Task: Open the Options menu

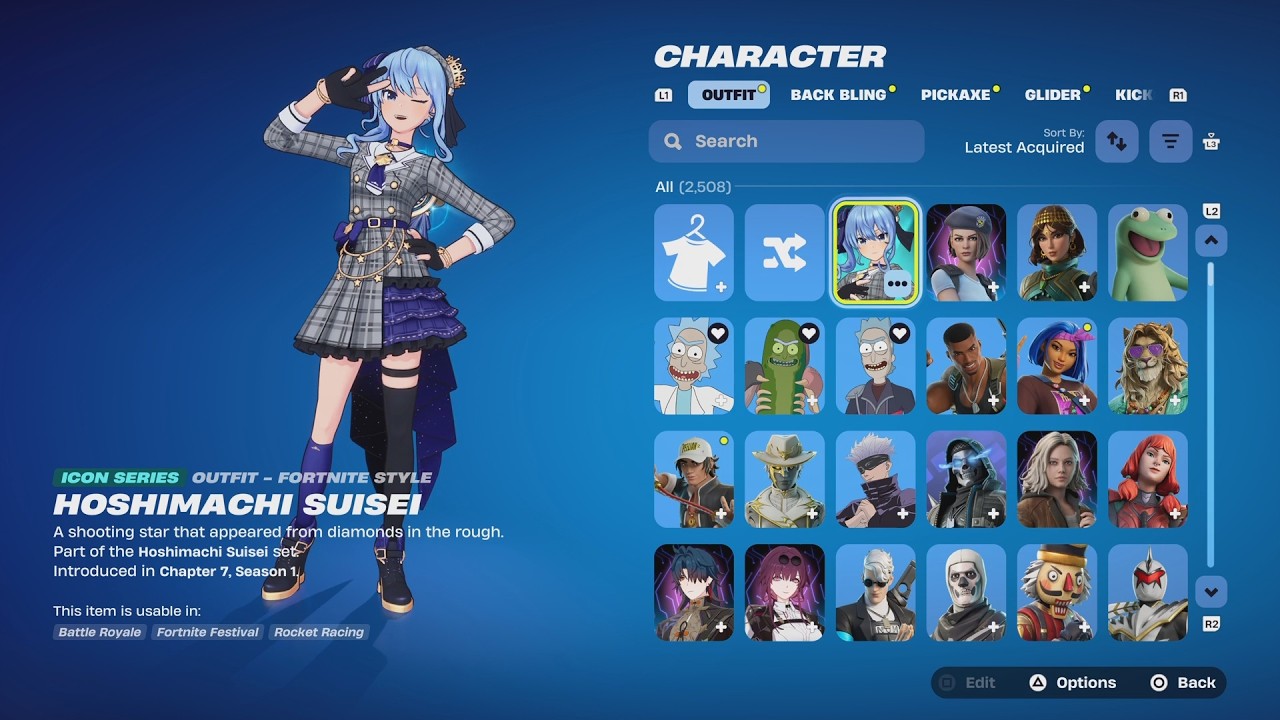Action: [1073, 683]
